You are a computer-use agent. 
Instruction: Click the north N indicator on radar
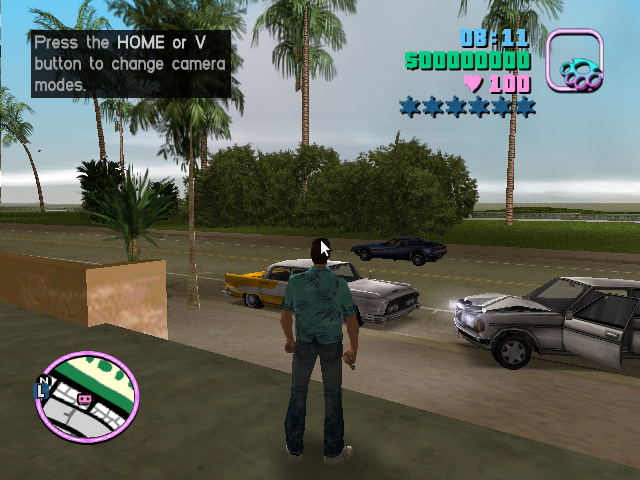43,381
